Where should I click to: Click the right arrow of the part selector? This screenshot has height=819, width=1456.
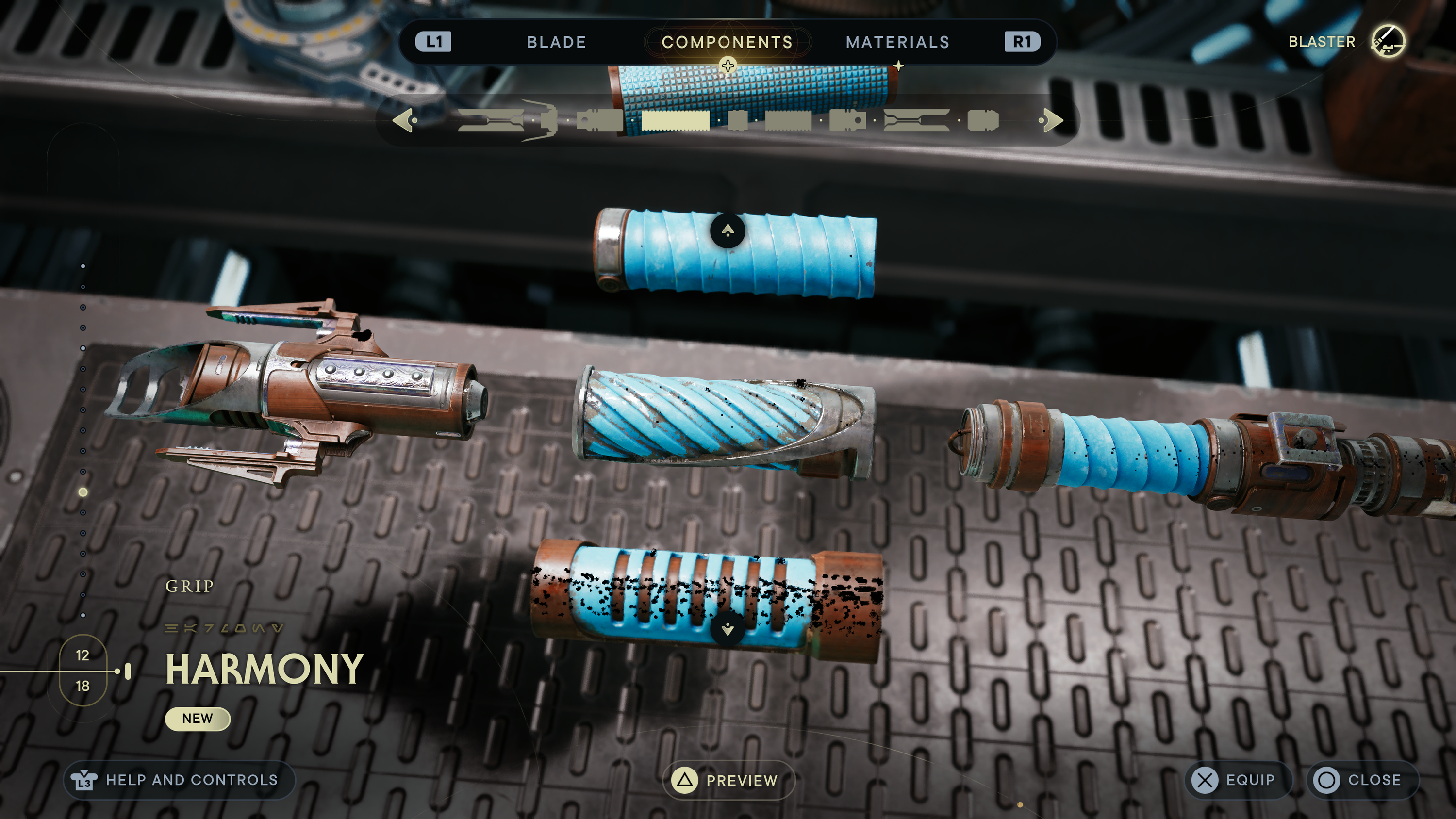point(1051,120)
